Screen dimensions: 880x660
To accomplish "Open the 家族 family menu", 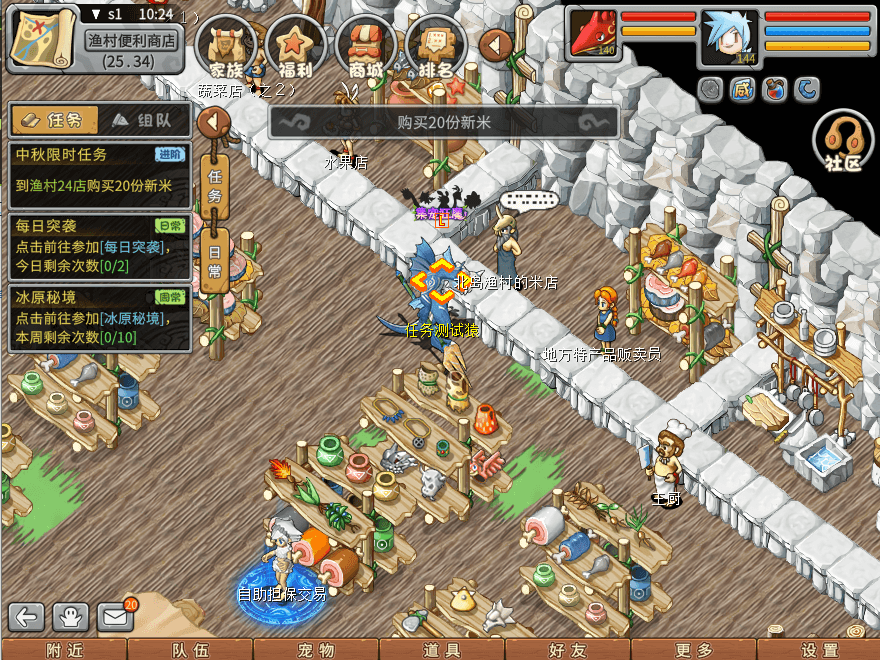I will pos(225,45).
